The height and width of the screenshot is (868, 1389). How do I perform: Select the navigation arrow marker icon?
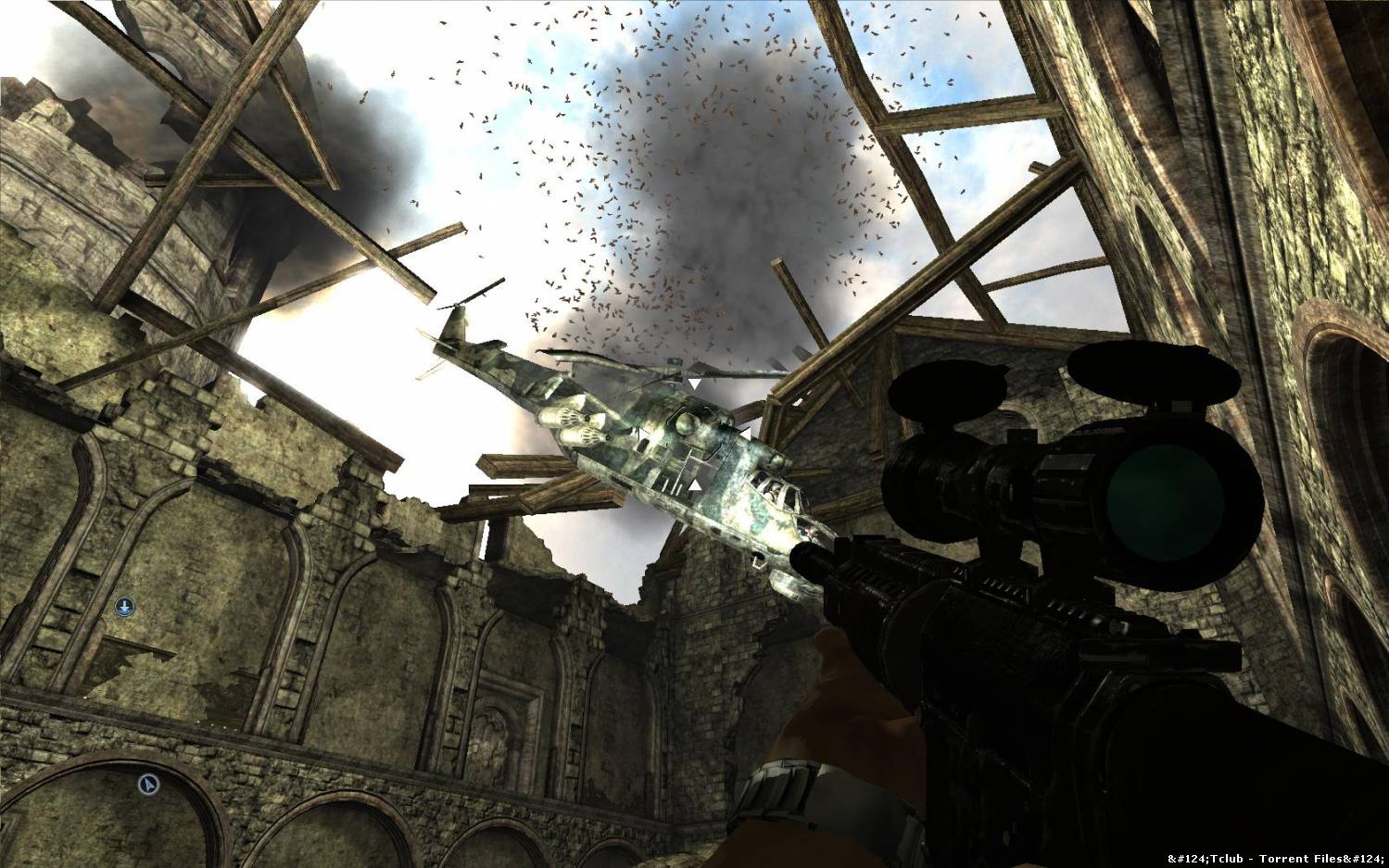click(147, 784)
